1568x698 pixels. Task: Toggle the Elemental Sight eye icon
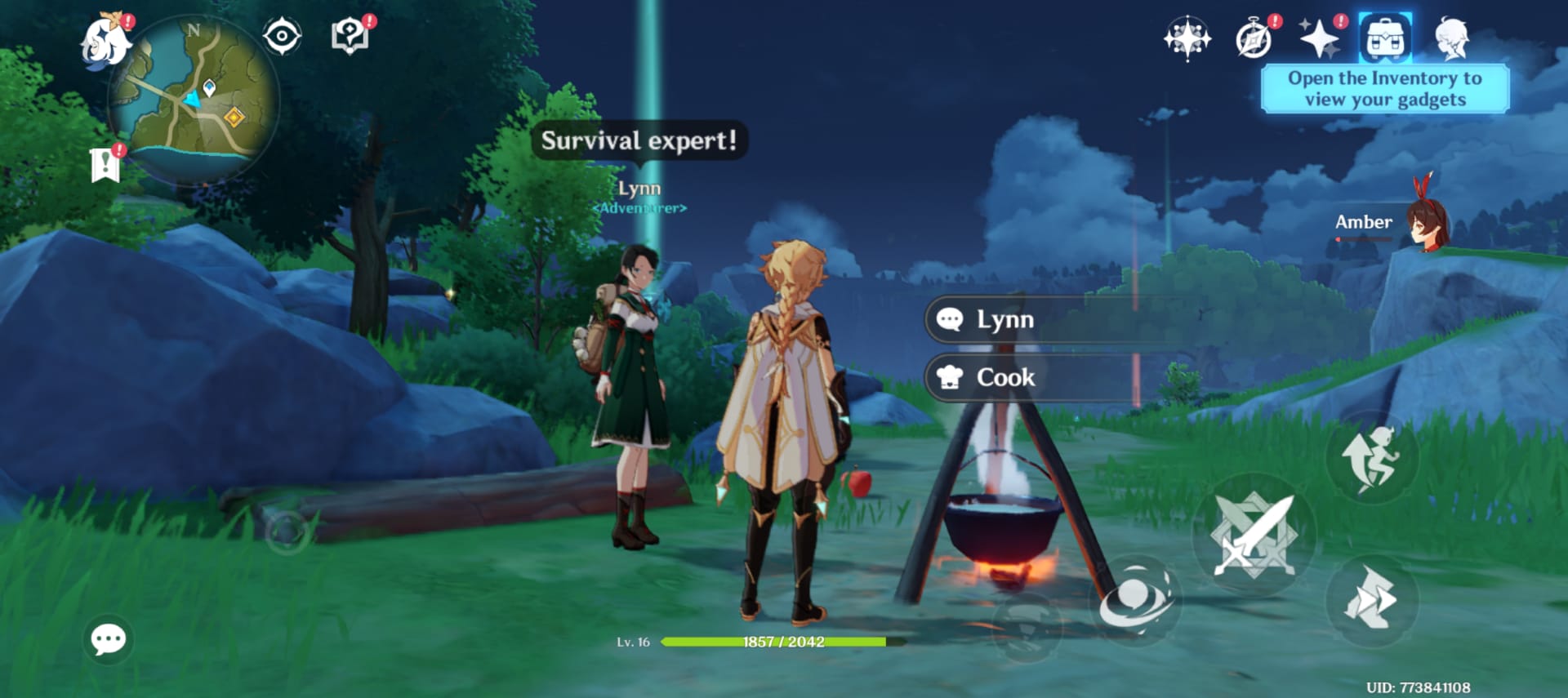point(282,36)
